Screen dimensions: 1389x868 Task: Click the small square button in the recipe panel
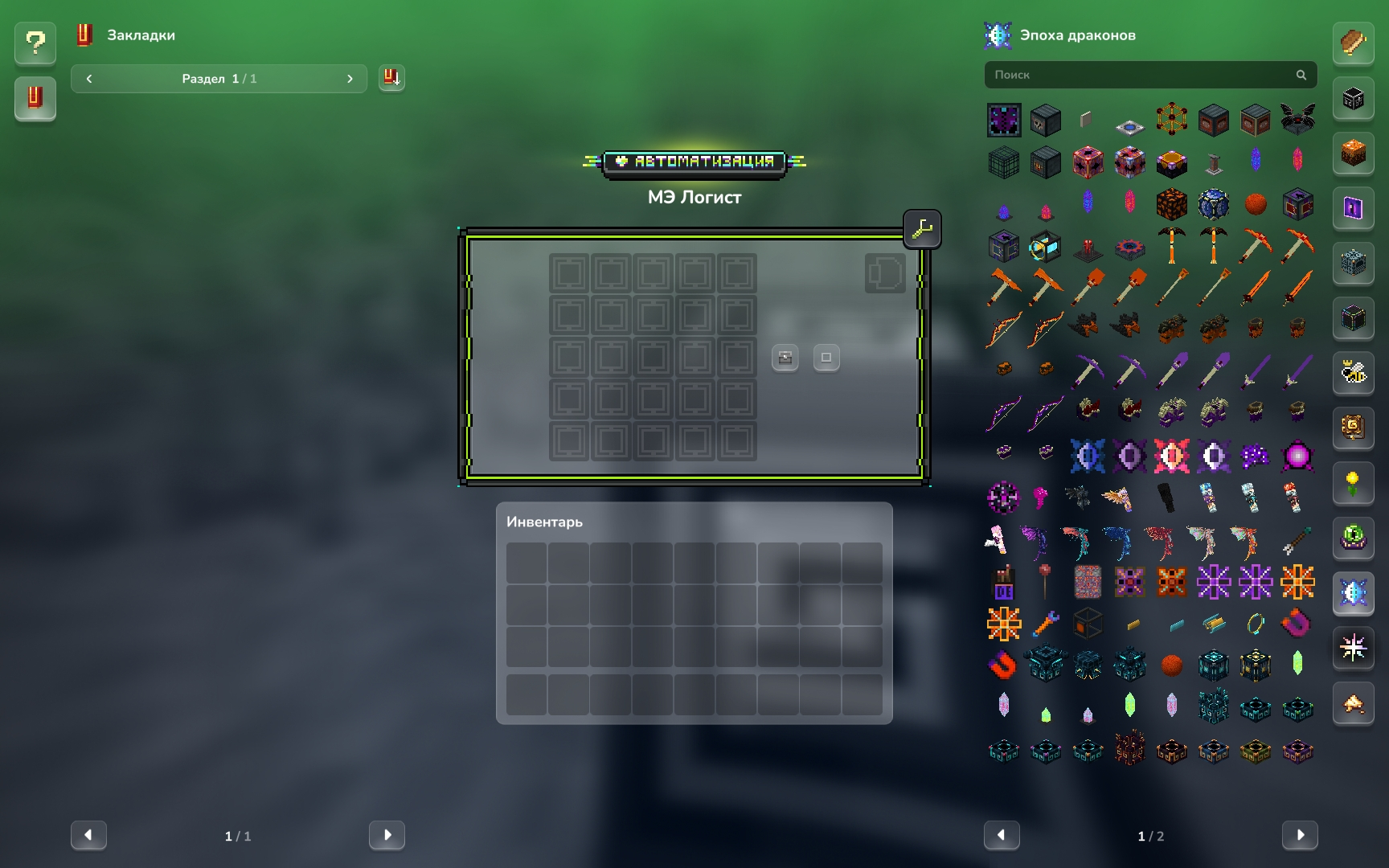point(826,358)
